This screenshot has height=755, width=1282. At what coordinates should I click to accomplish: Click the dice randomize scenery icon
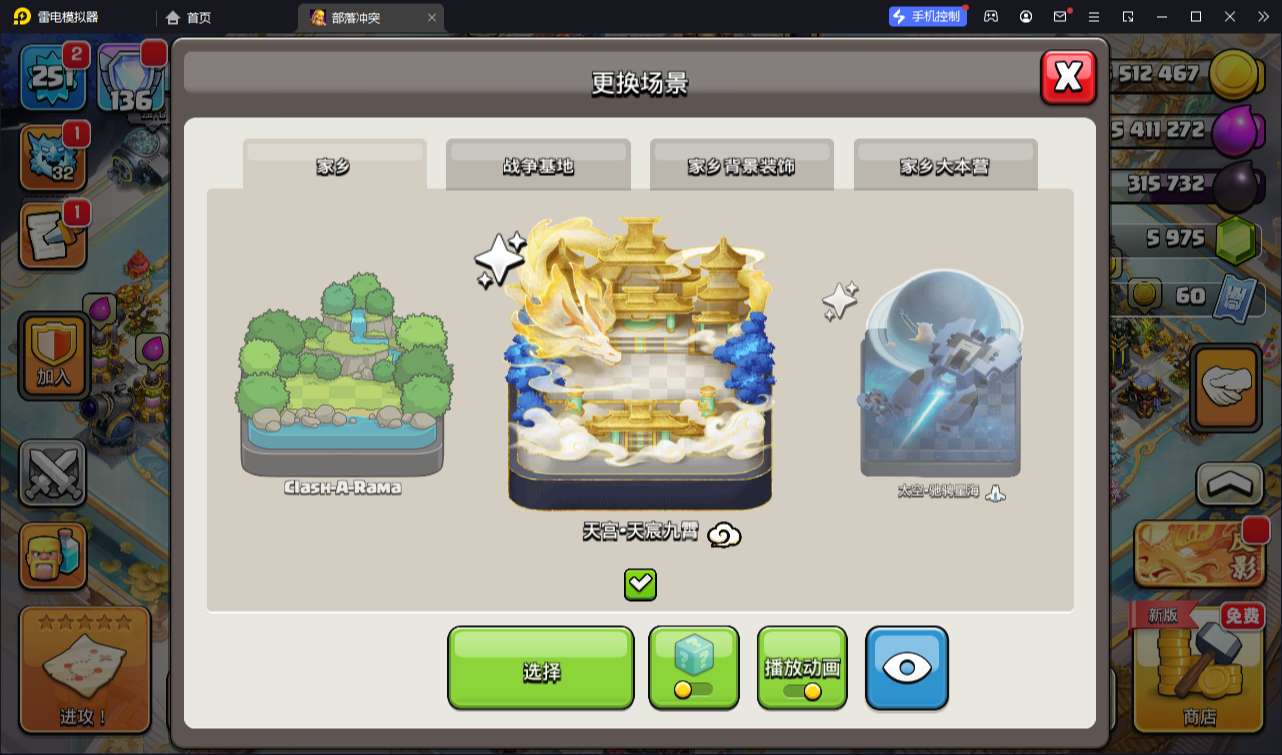(x=694, y=668)
